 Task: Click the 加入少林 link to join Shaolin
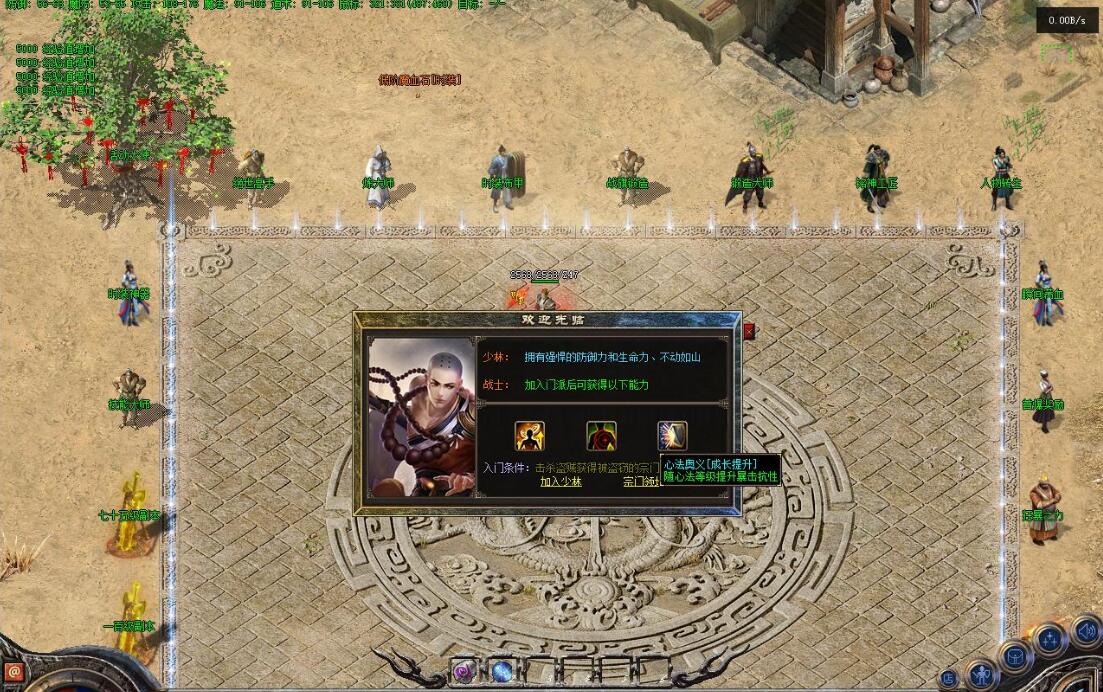click(x=560, y=481)
